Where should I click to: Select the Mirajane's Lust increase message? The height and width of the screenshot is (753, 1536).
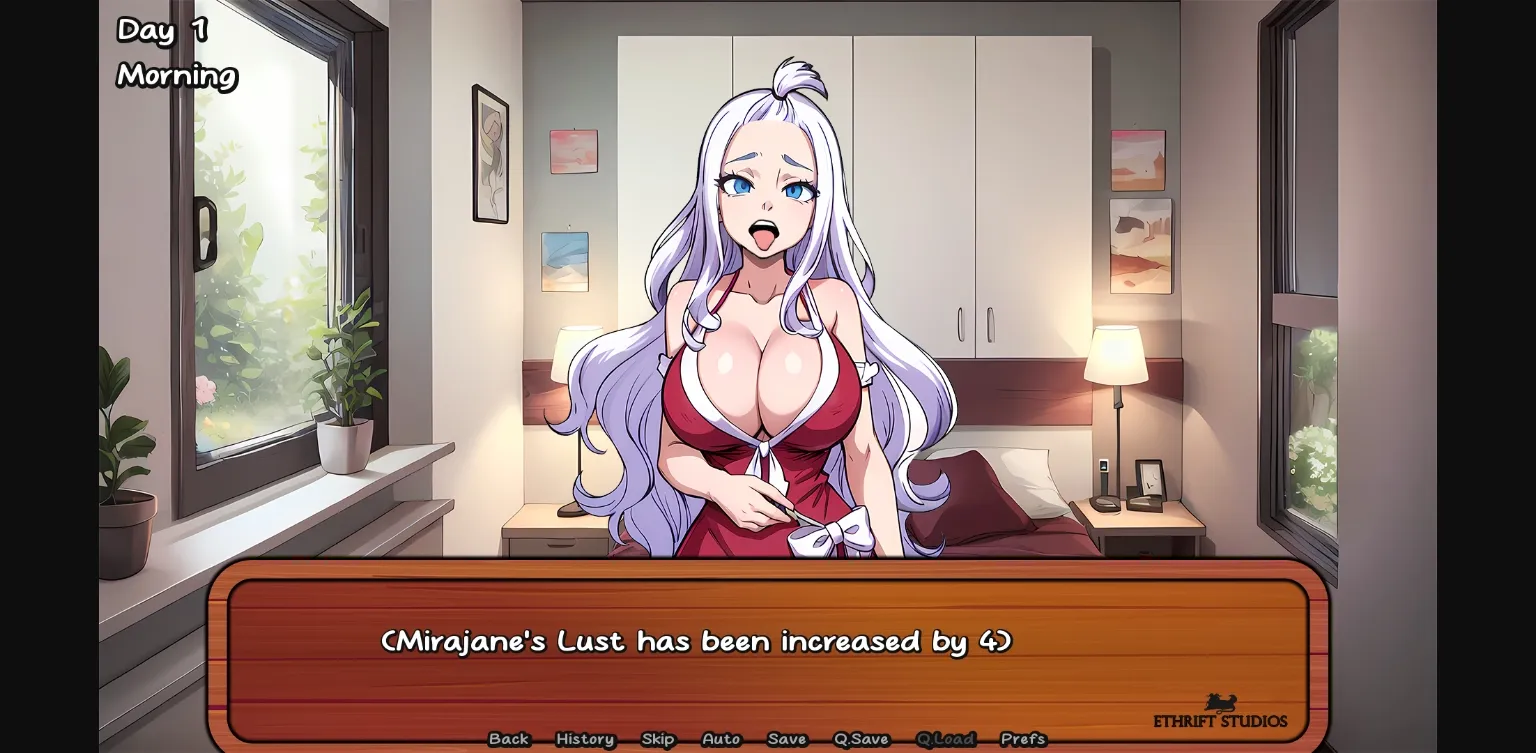[x=697, y=641]
